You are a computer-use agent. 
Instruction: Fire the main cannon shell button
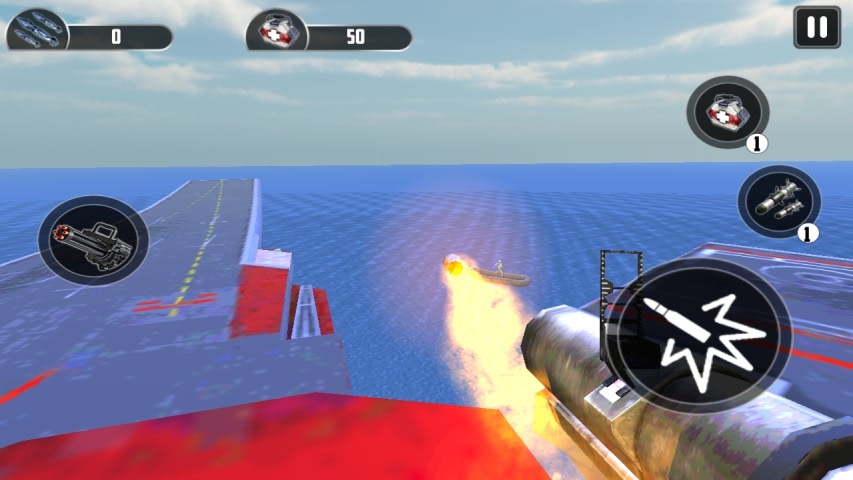point(699,335)
